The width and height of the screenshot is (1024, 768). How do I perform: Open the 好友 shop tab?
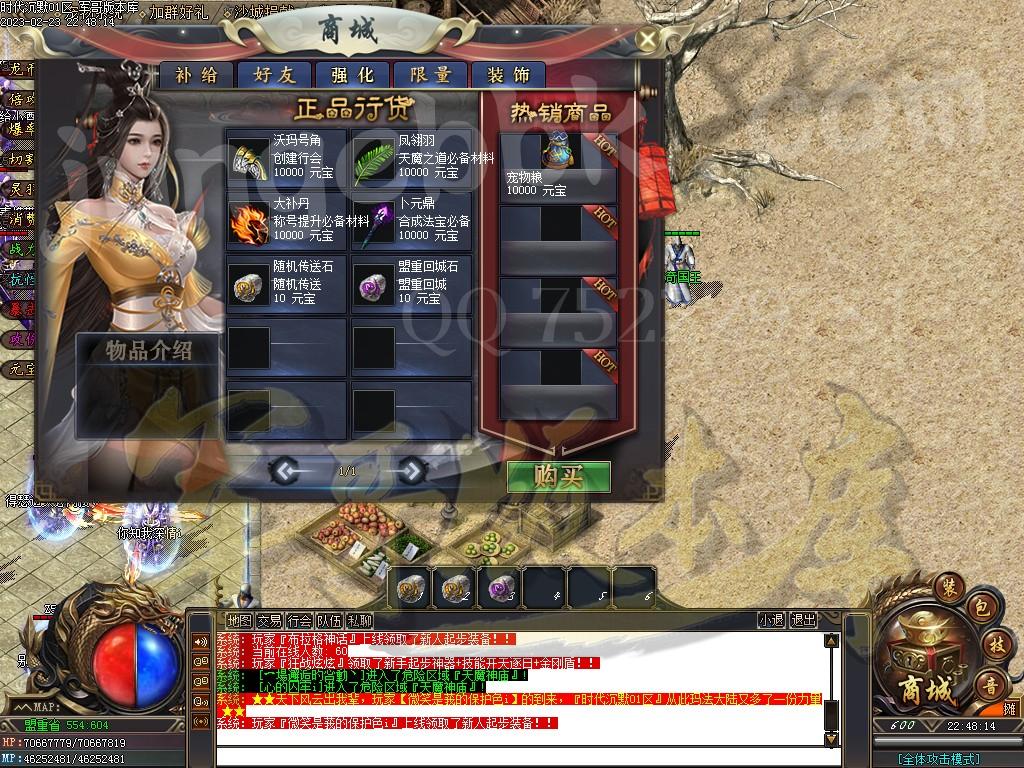(x=274, y=75)
